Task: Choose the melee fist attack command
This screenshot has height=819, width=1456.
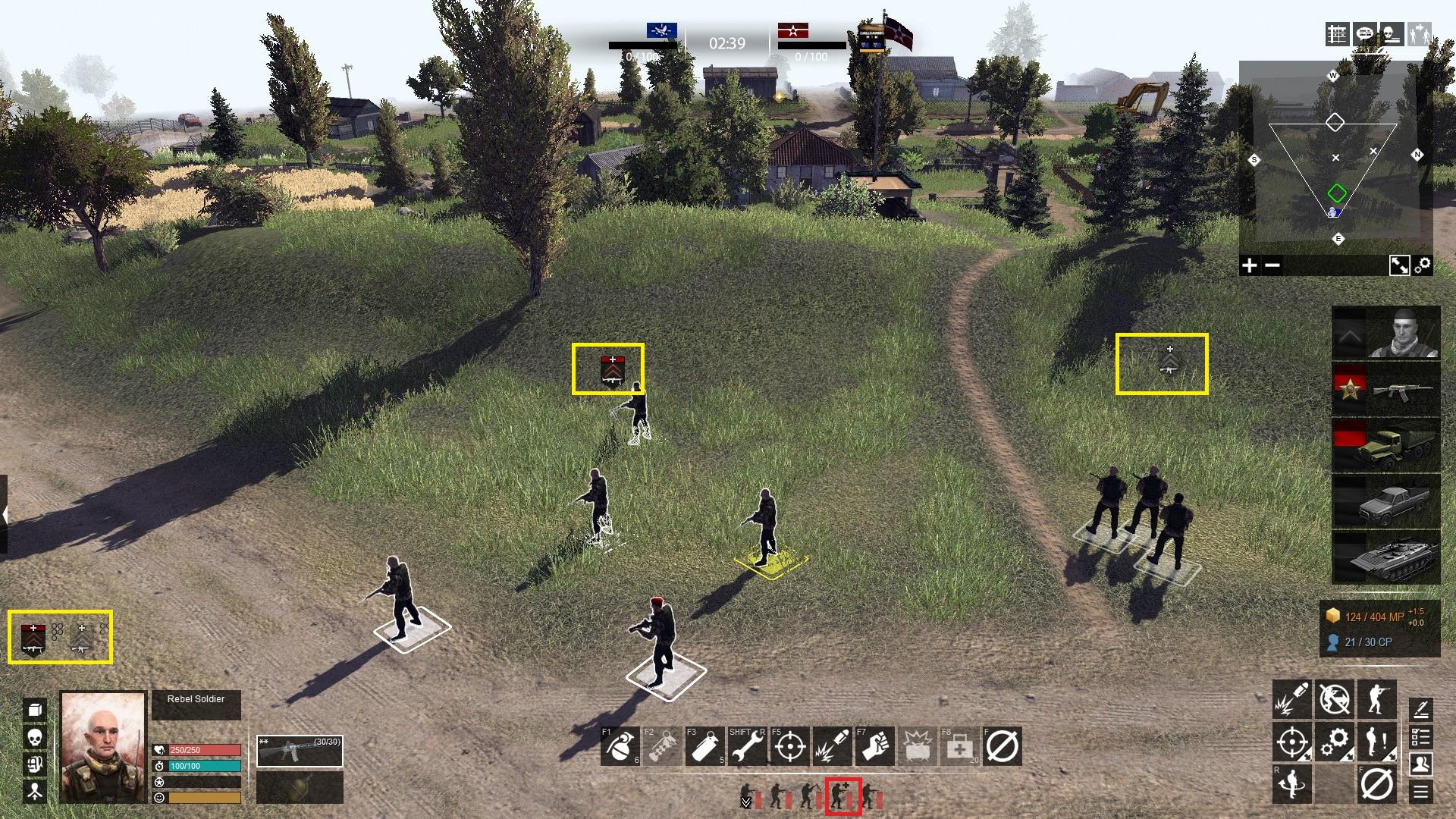Action: pyautogui.click(x=874, y=746)
